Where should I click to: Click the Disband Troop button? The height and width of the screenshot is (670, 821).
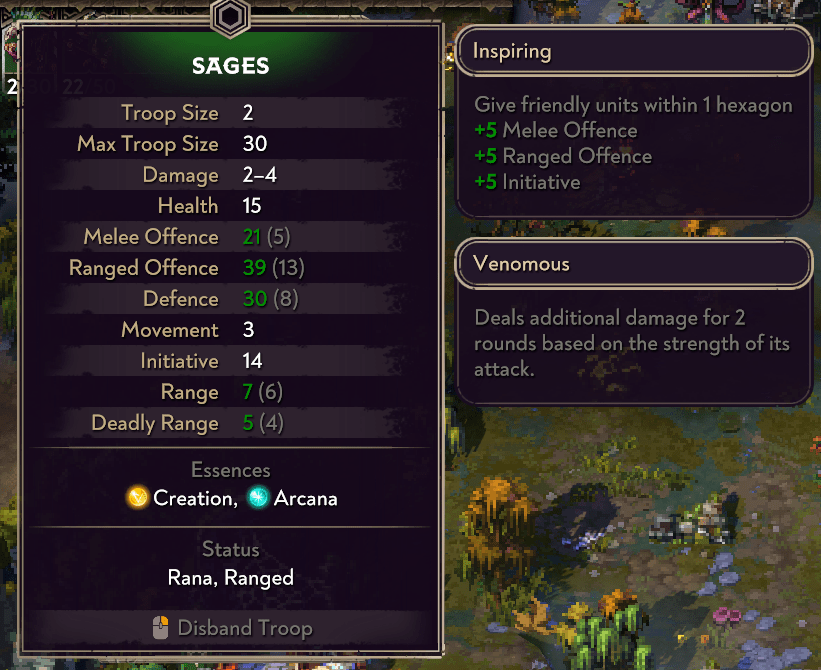pos(231,628)
